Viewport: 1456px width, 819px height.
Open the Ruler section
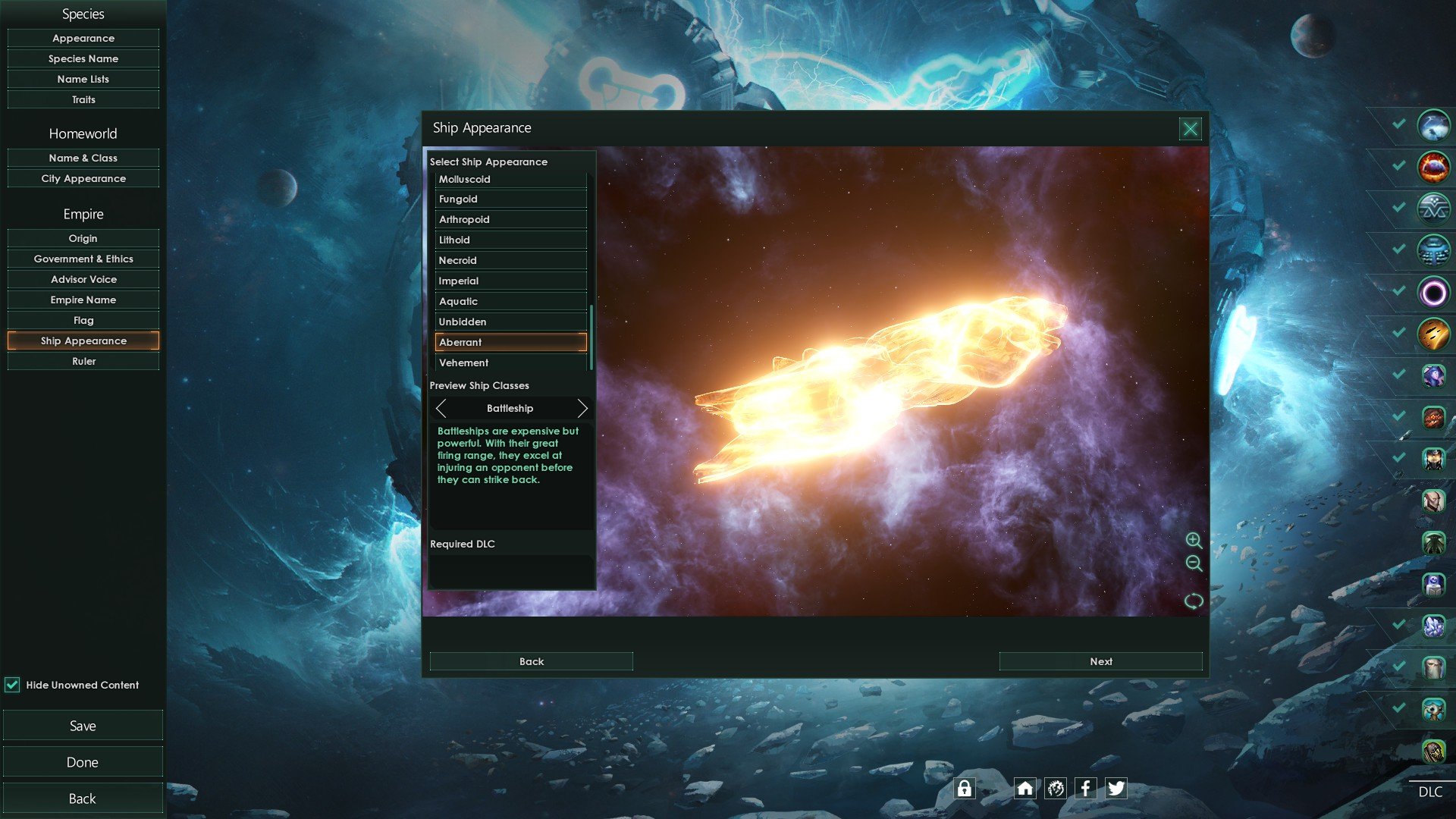point(83,361)
